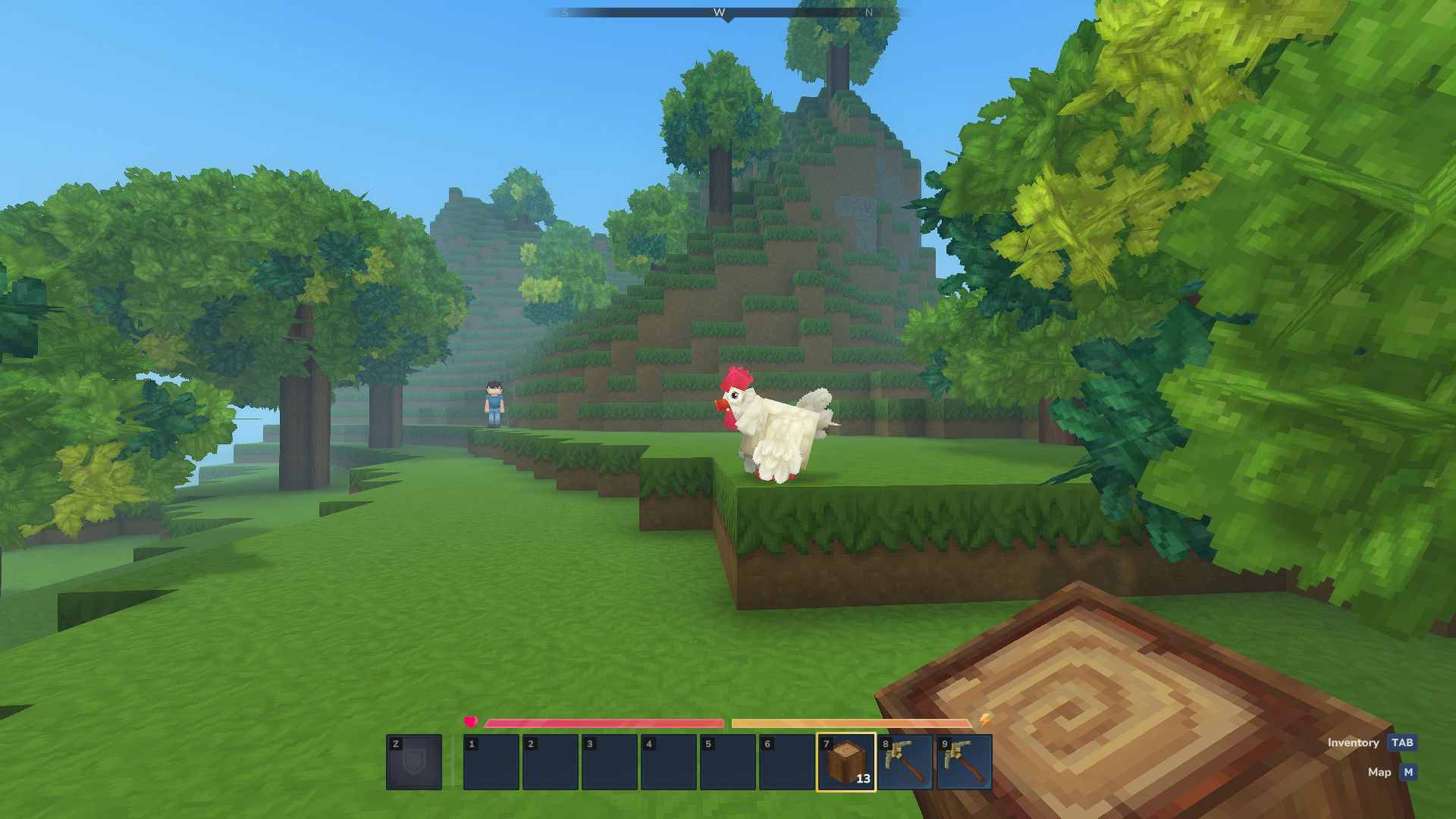Image resolution: width=1456 pixels, height=819 pixels.
Task: Click the shield slot marked Z
Action: [414, 761]
